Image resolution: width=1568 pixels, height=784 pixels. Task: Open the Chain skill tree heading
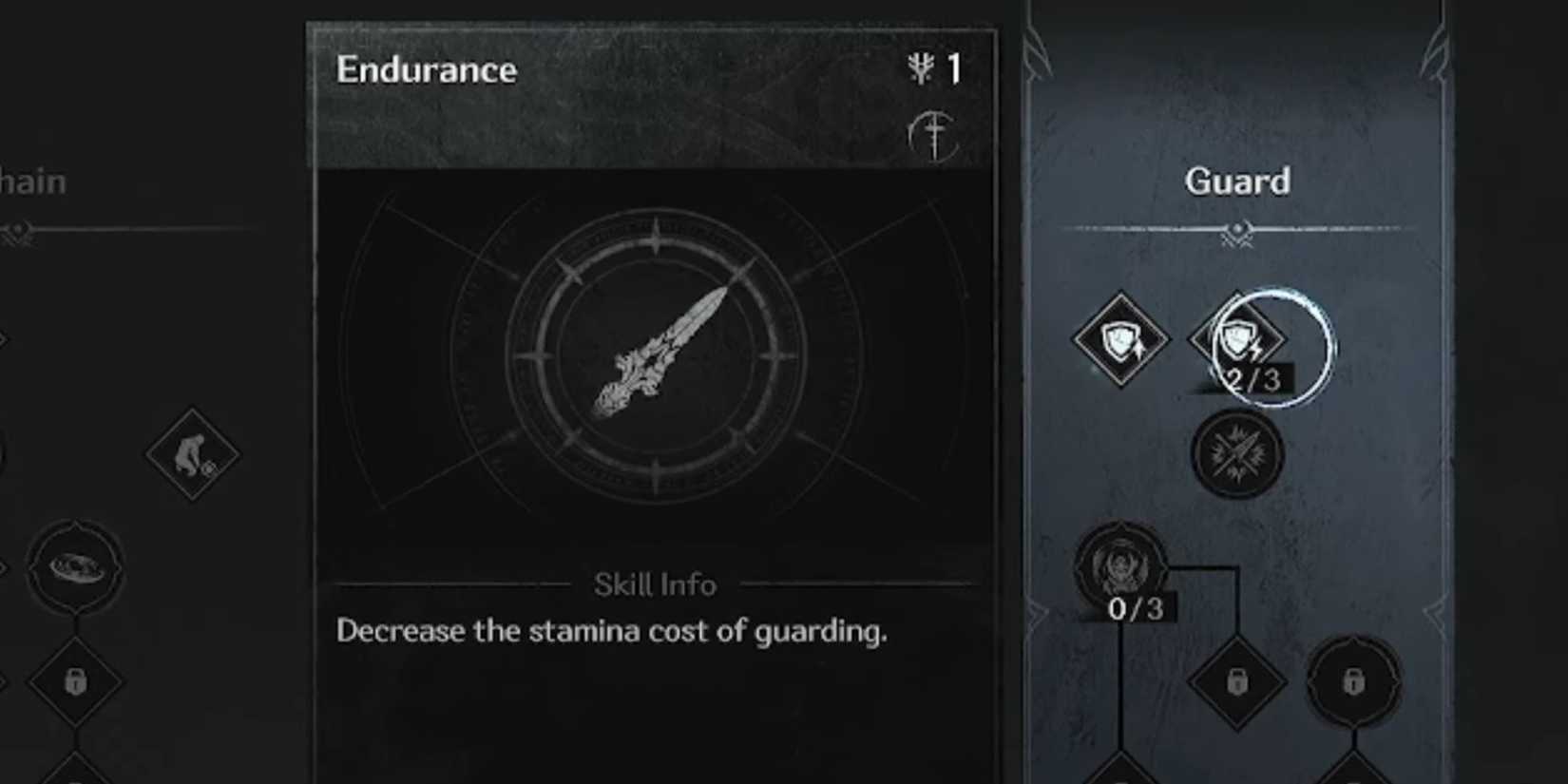coord(33,182)
